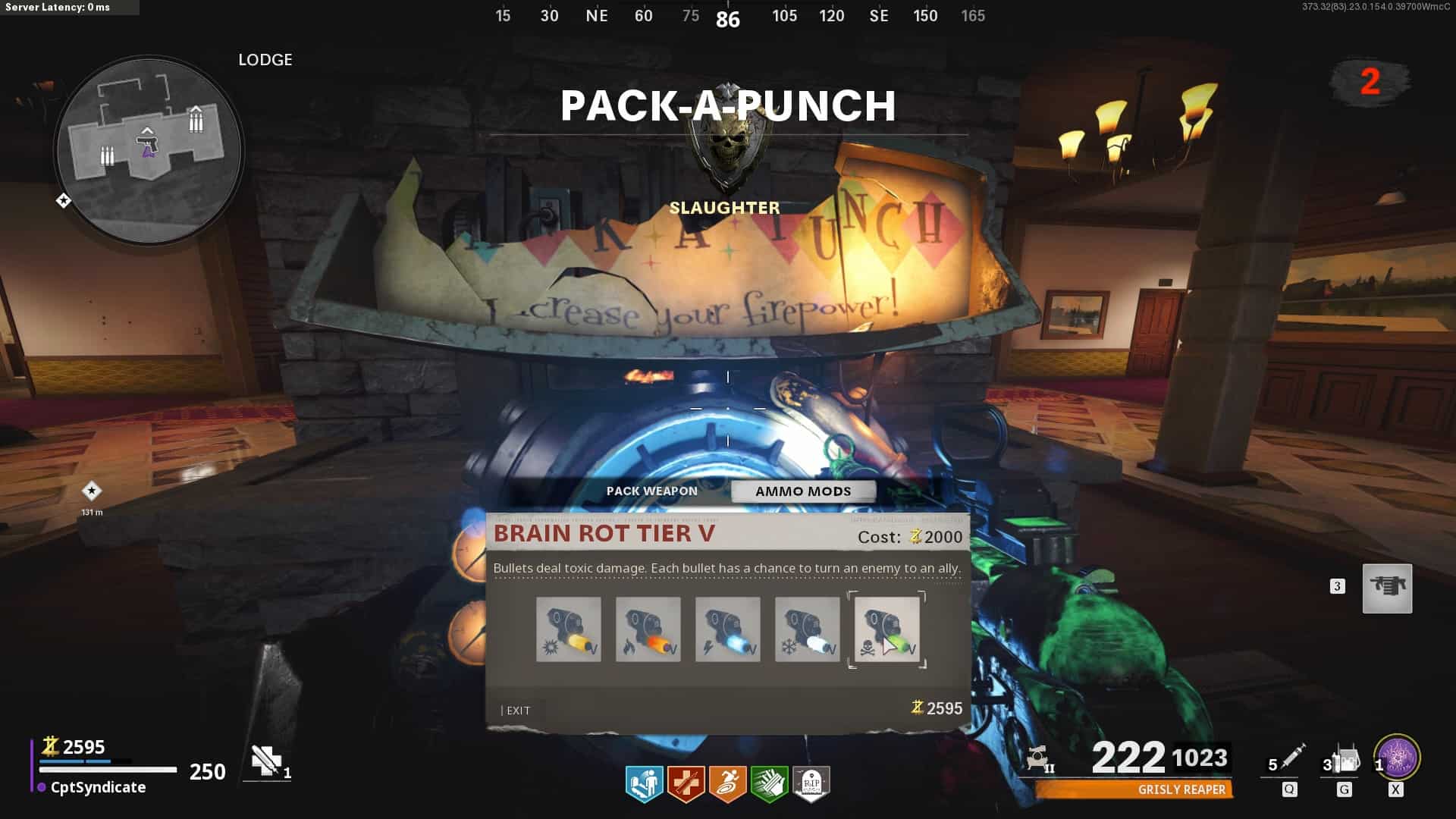Click the self-revive kit icon
1456x819 pixels.
coord(266,761)
